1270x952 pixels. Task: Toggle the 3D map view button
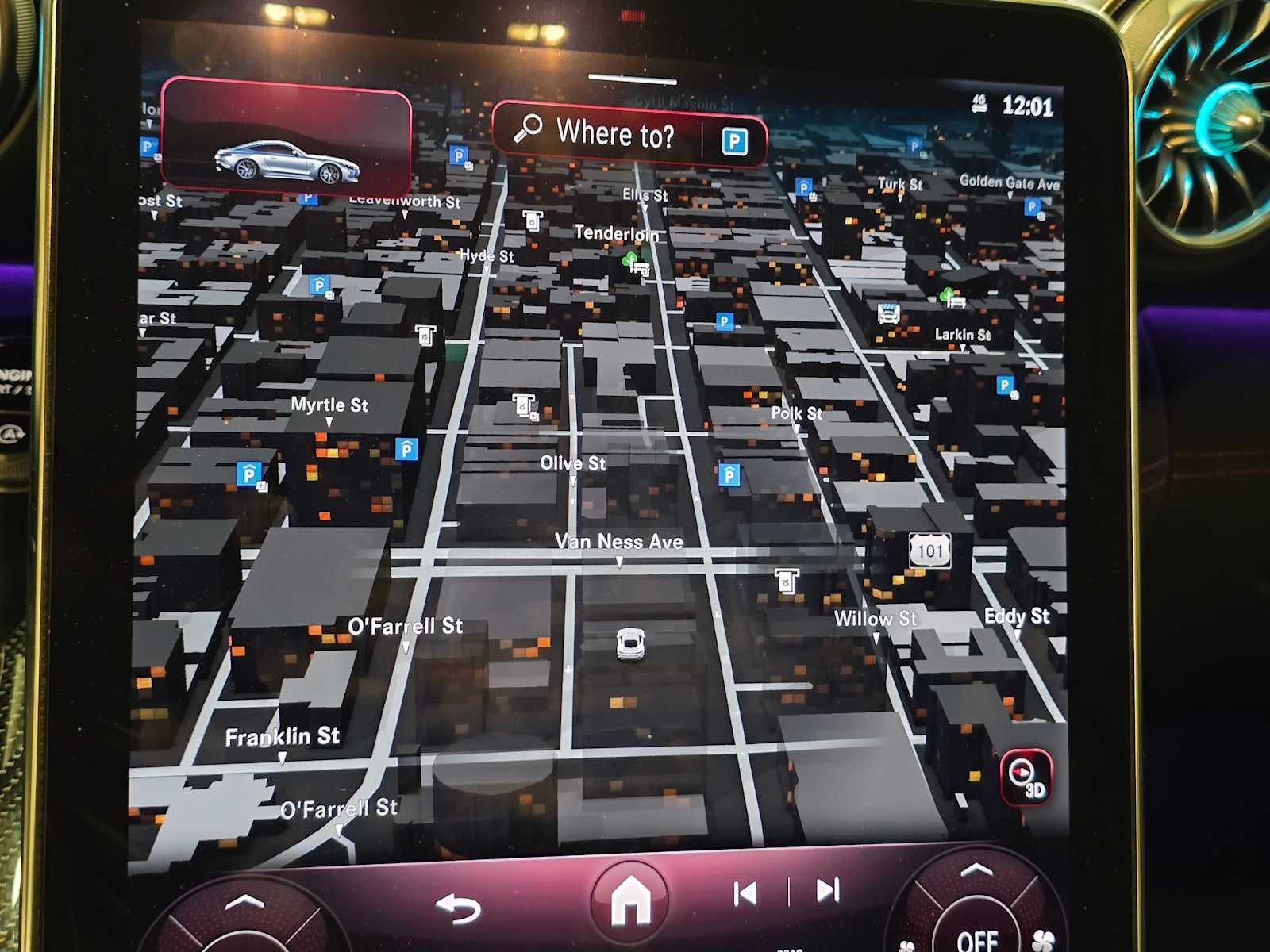coord(1026,777)
